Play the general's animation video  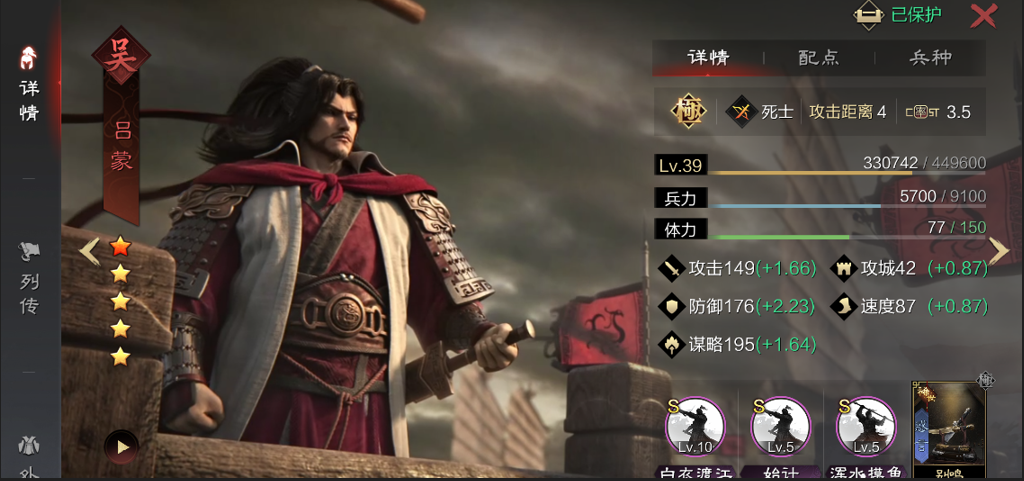[x=122, y=446]
